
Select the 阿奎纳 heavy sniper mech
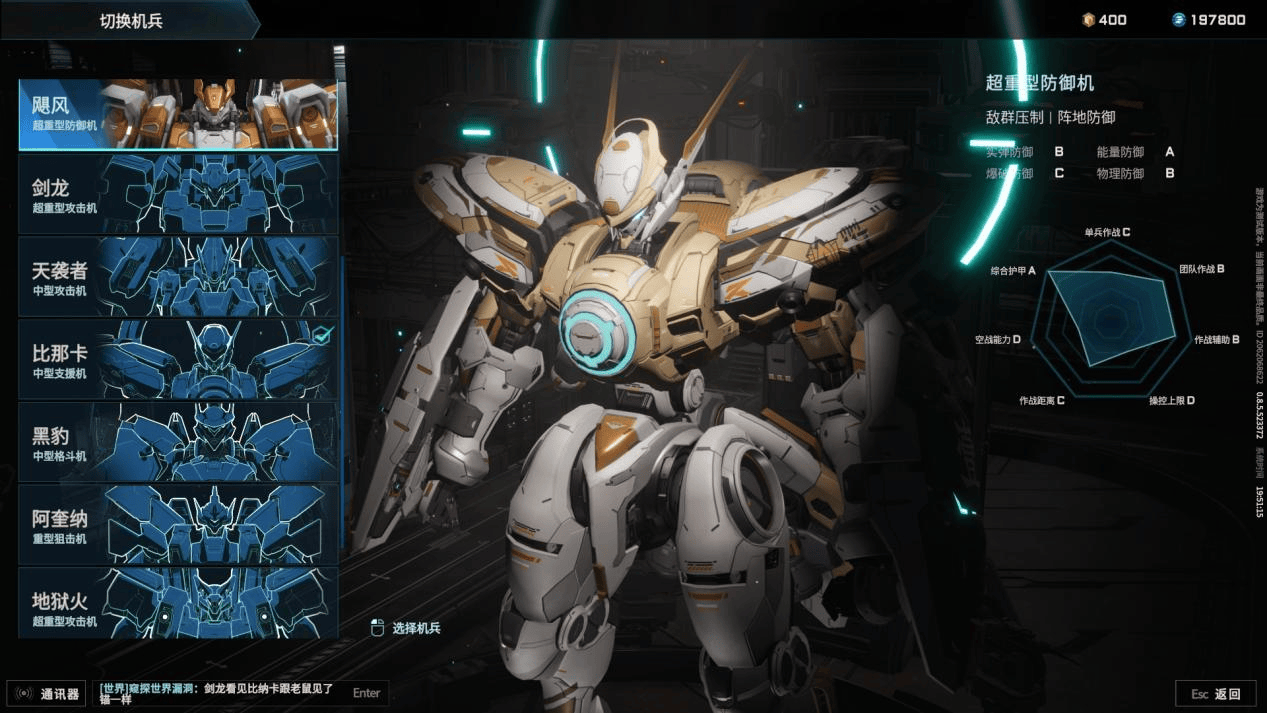(178, 525)
